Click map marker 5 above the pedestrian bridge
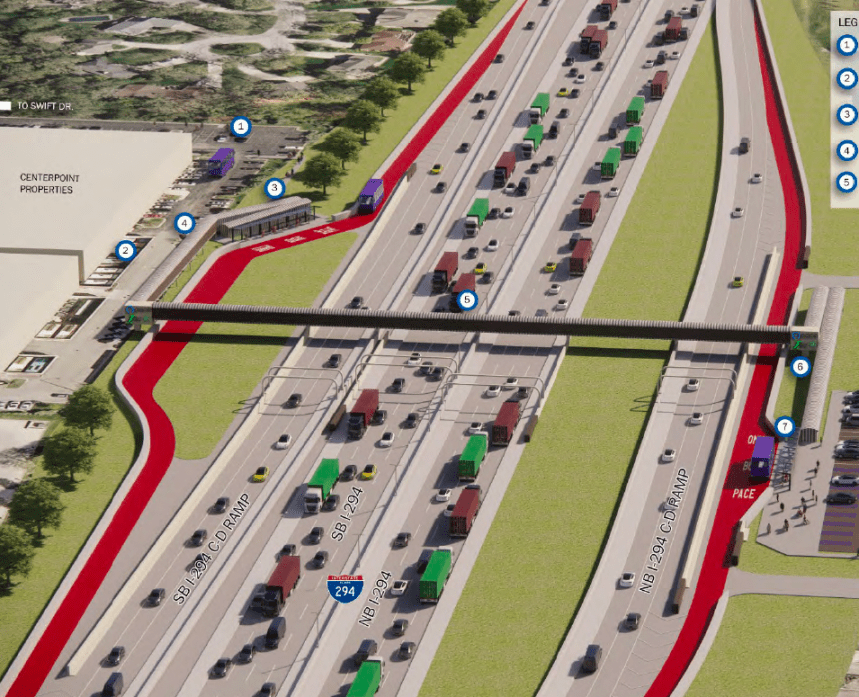This screenshot has width=859, height=697. pos(466,298)
